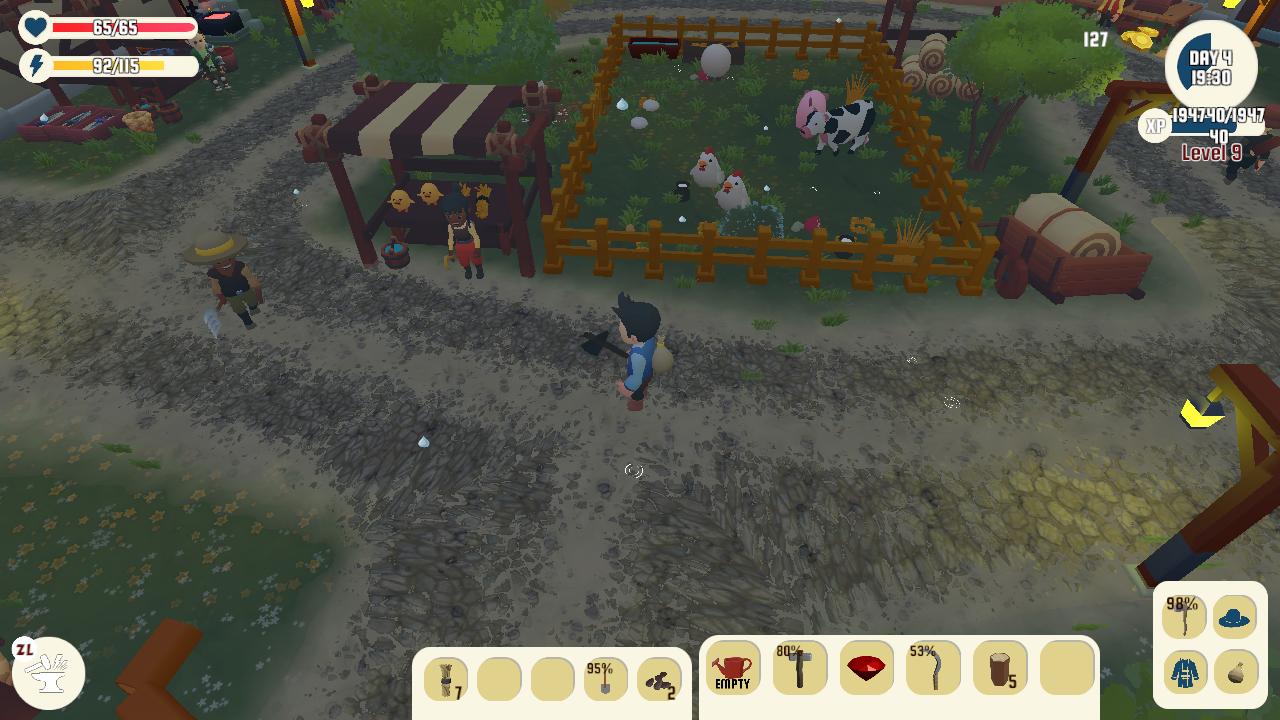Select the bundle of twine
The height and width of the screenshot is (720, 1280).
448,680
